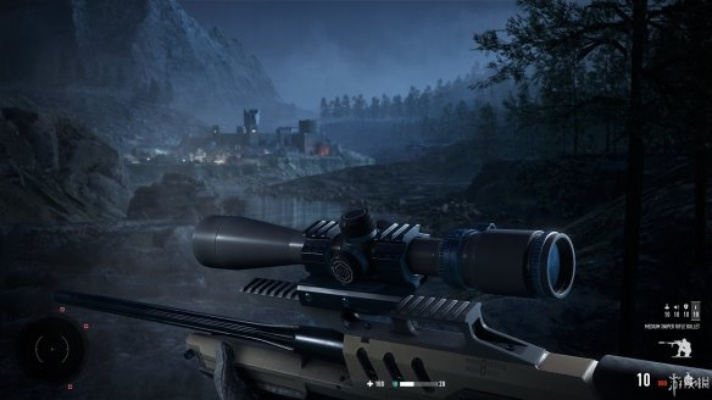Screen dimensions: 712x400
Task: Click the circular radar minimap
Action: [52, 349]
